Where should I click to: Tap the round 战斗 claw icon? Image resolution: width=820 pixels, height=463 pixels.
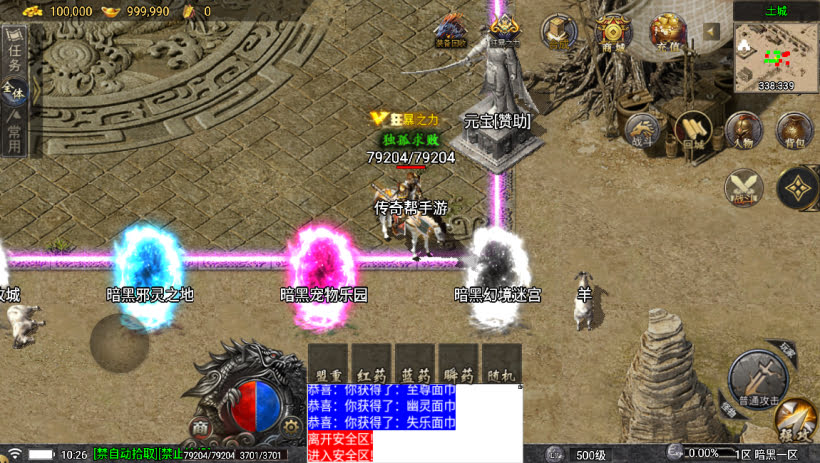pyautogui.click(x=643, y=130)
